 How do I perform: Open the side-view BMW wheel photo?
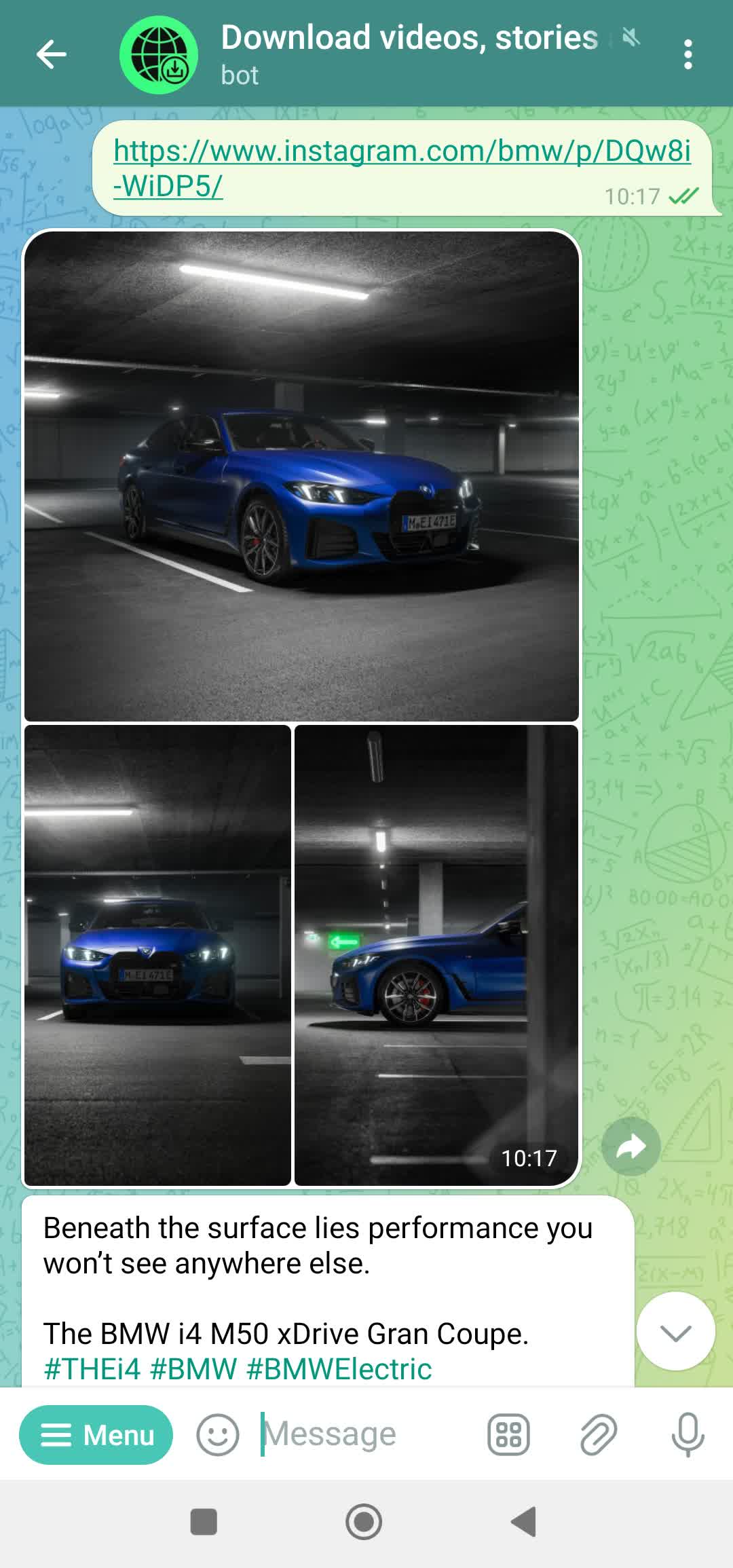click(x=436, y=956)
